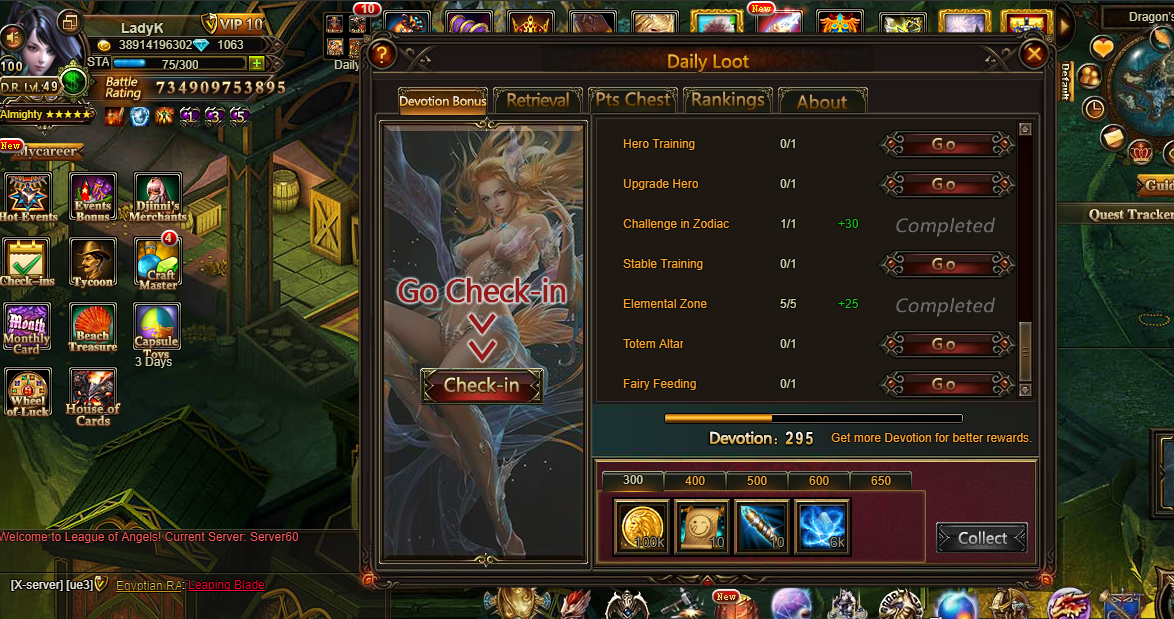Go to Stable Training
The image size is (1174, 619).
point(944,264)
